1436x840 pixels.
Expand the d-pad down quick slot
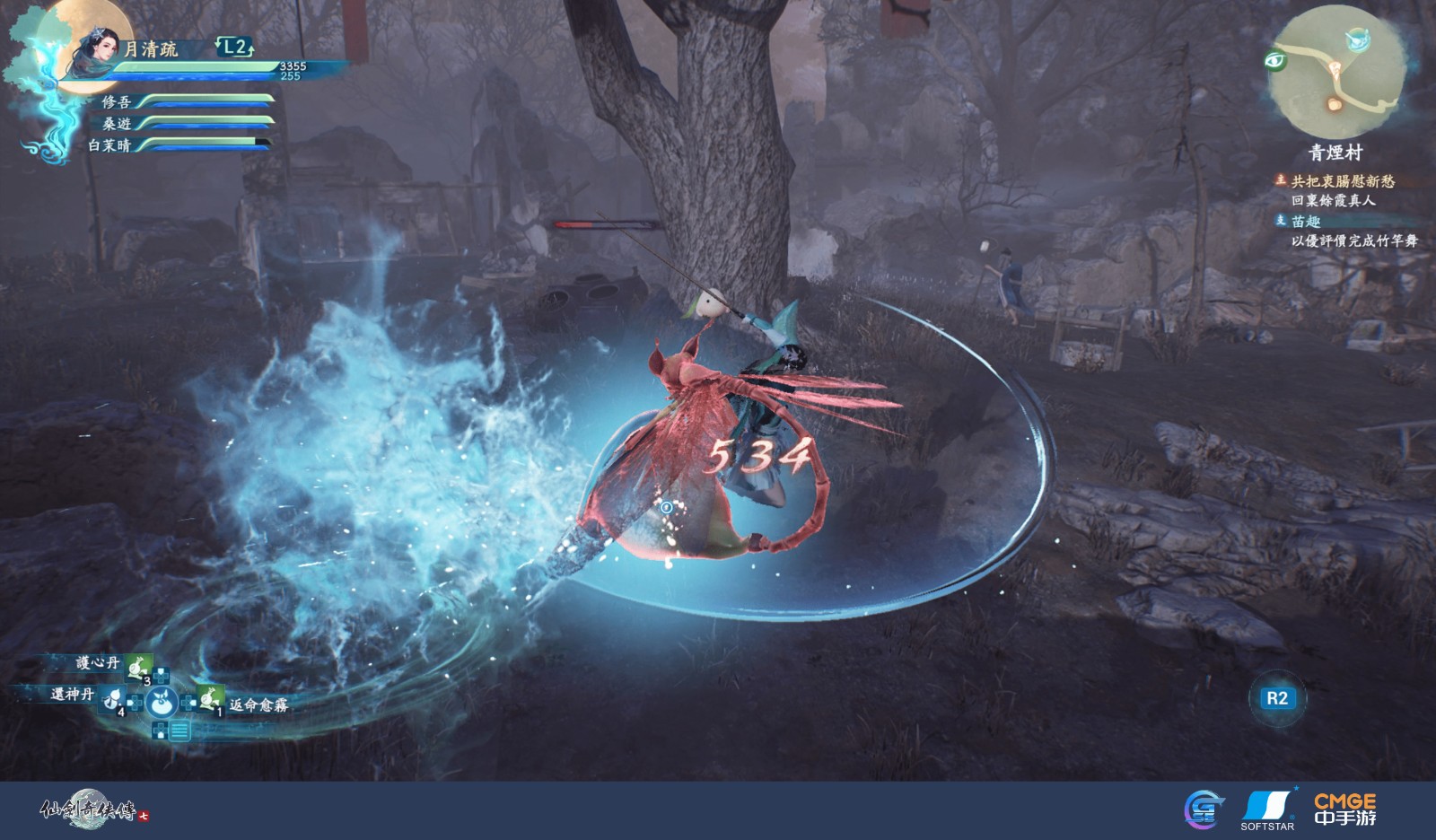[159, 730]
